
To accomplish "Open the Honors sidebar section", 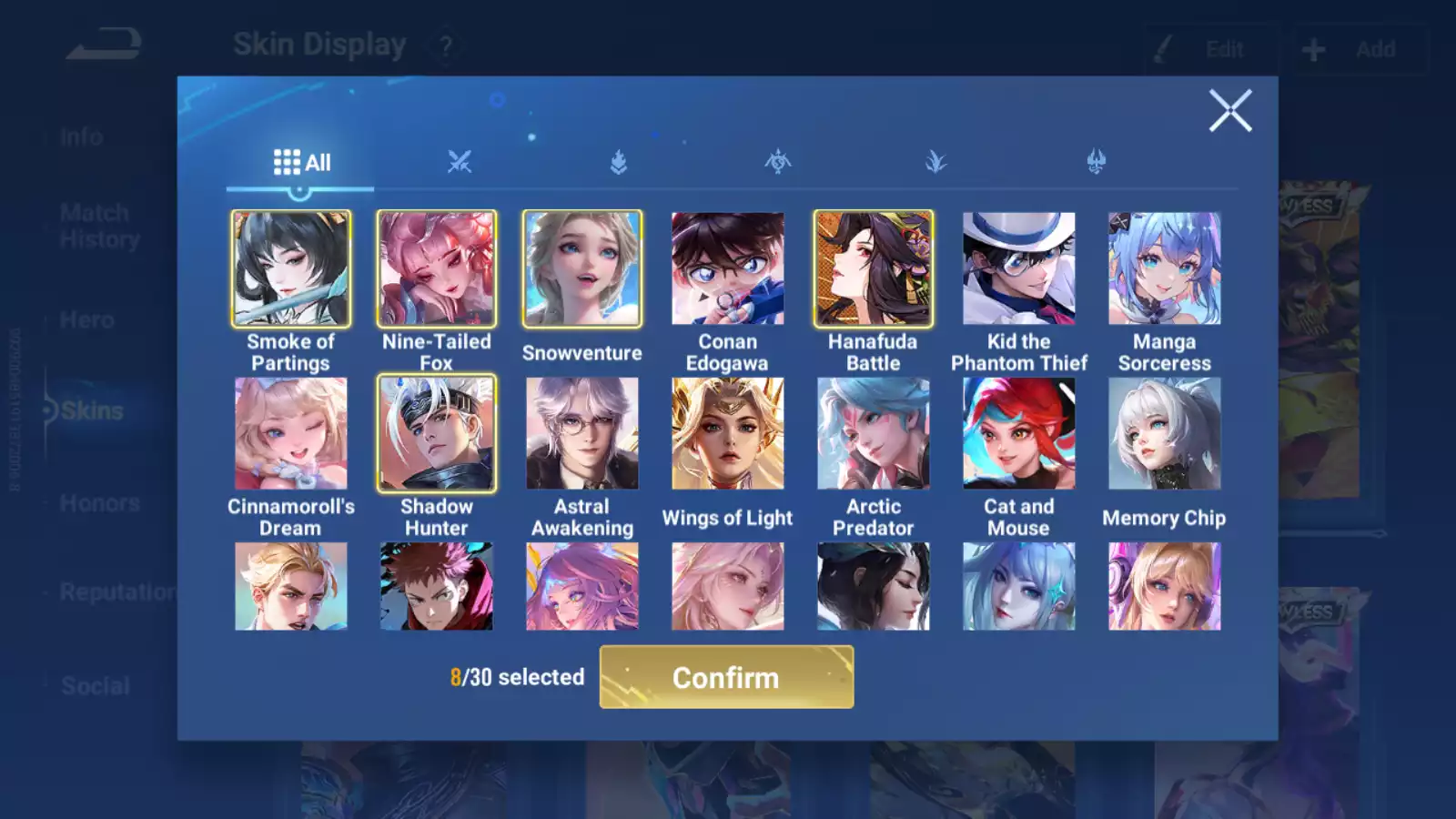I will click(99, 502).
